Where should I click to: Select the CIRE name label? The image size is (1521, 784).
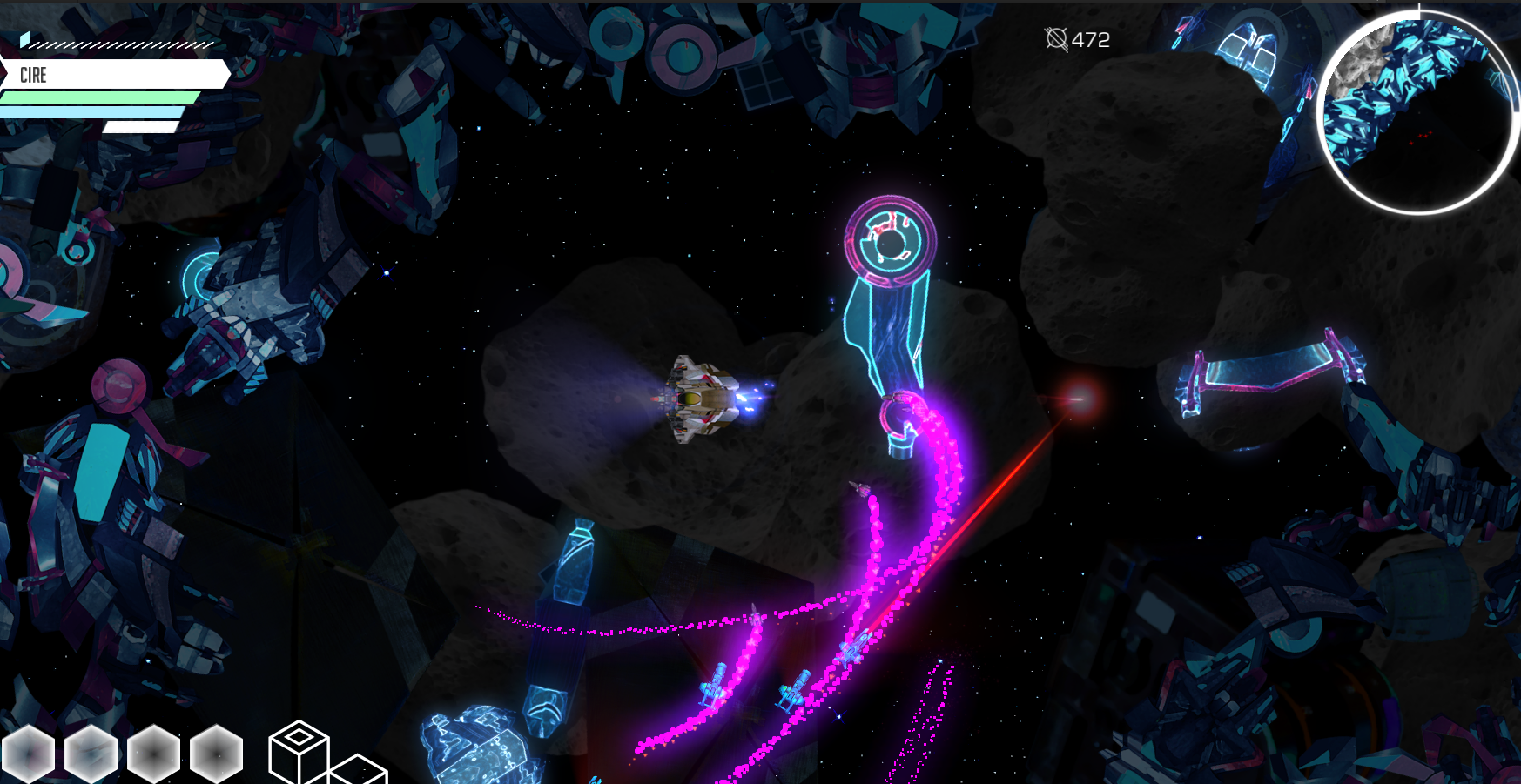[32, 77]
